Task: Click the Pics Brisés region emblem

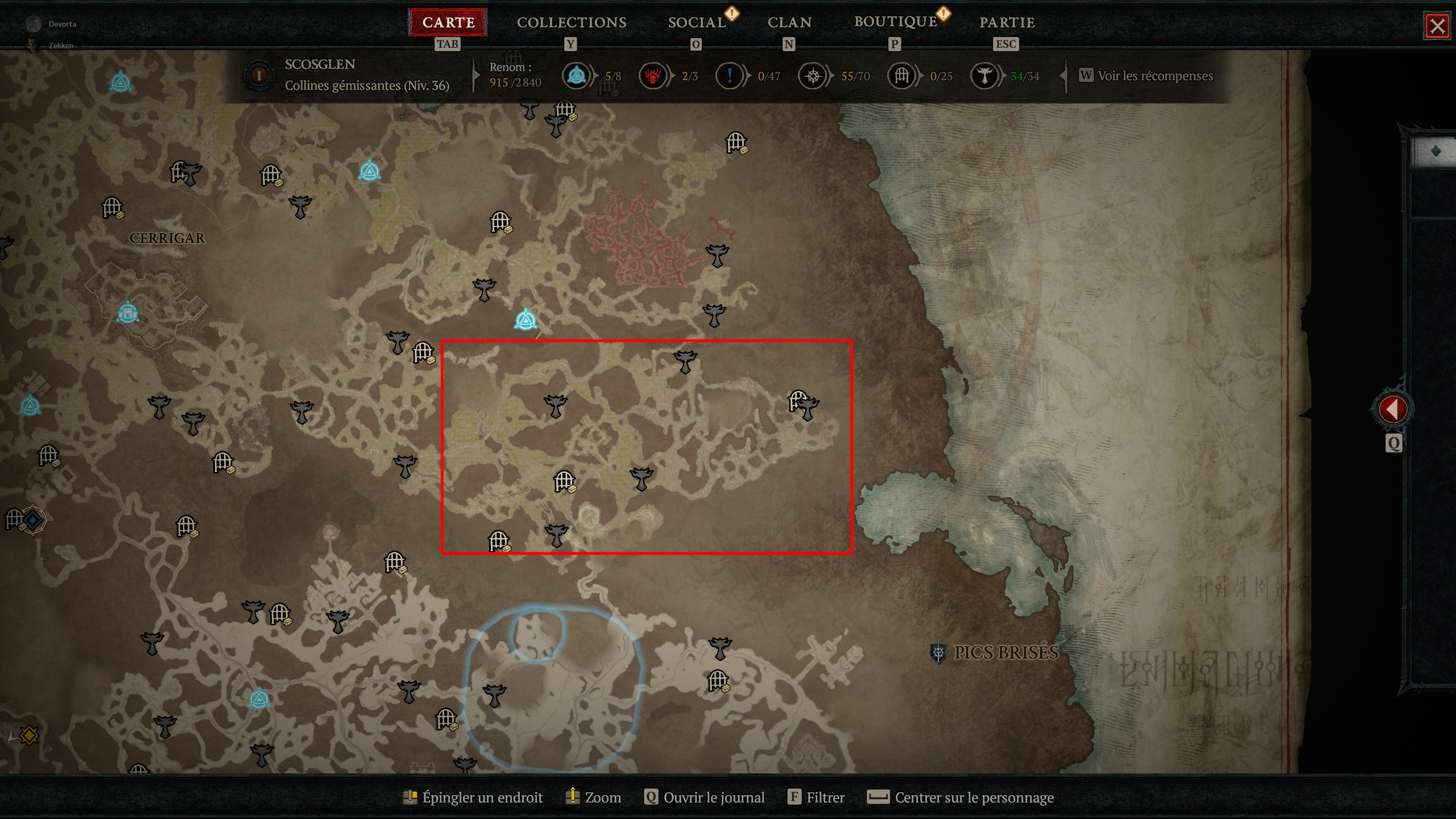Action: 938,654
